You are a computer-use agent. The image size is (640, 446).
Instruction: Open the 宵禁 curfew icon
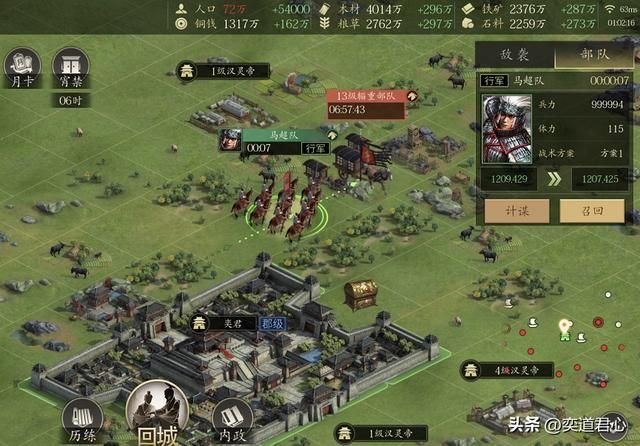[x=69, y=70]
